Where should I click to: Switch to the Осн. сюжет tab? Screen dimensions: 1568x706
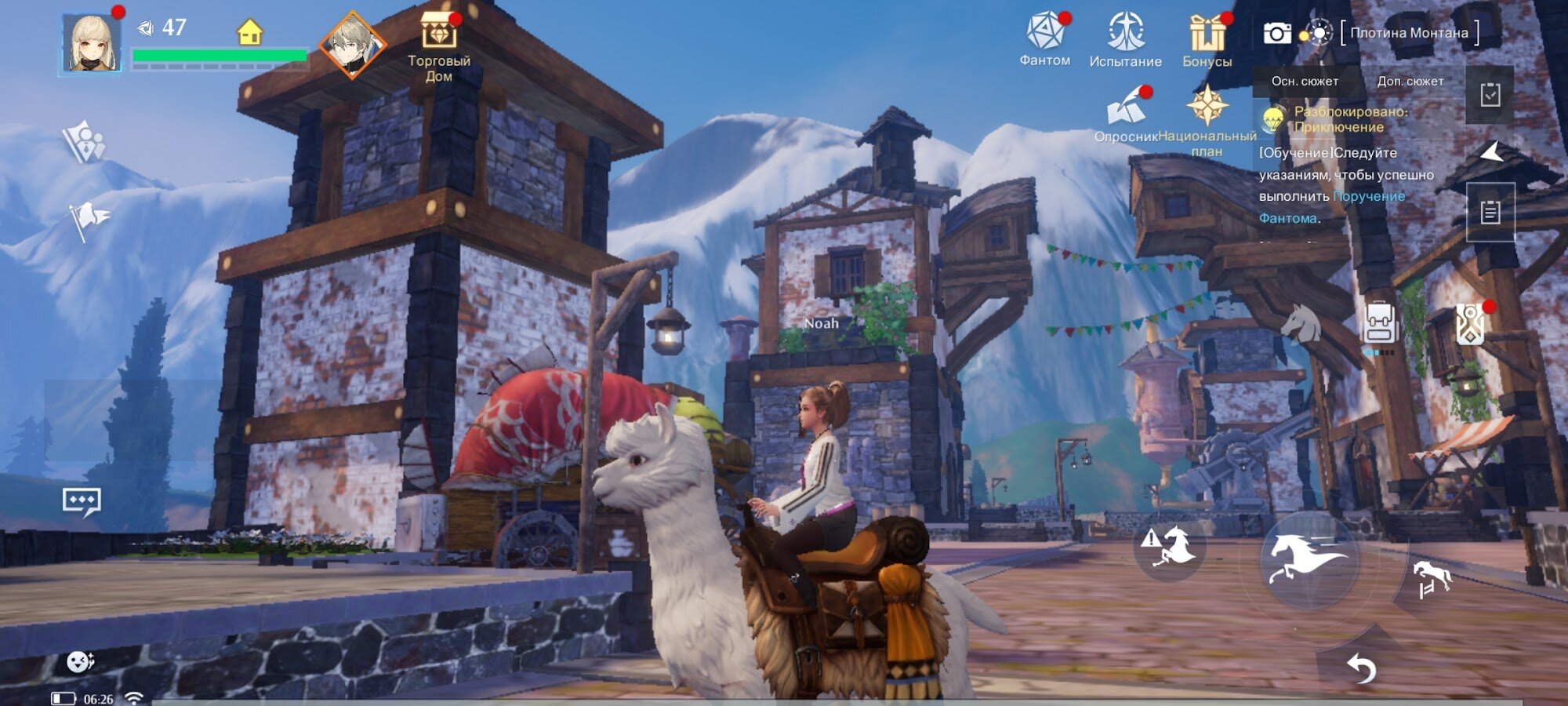click(1305, 81)
